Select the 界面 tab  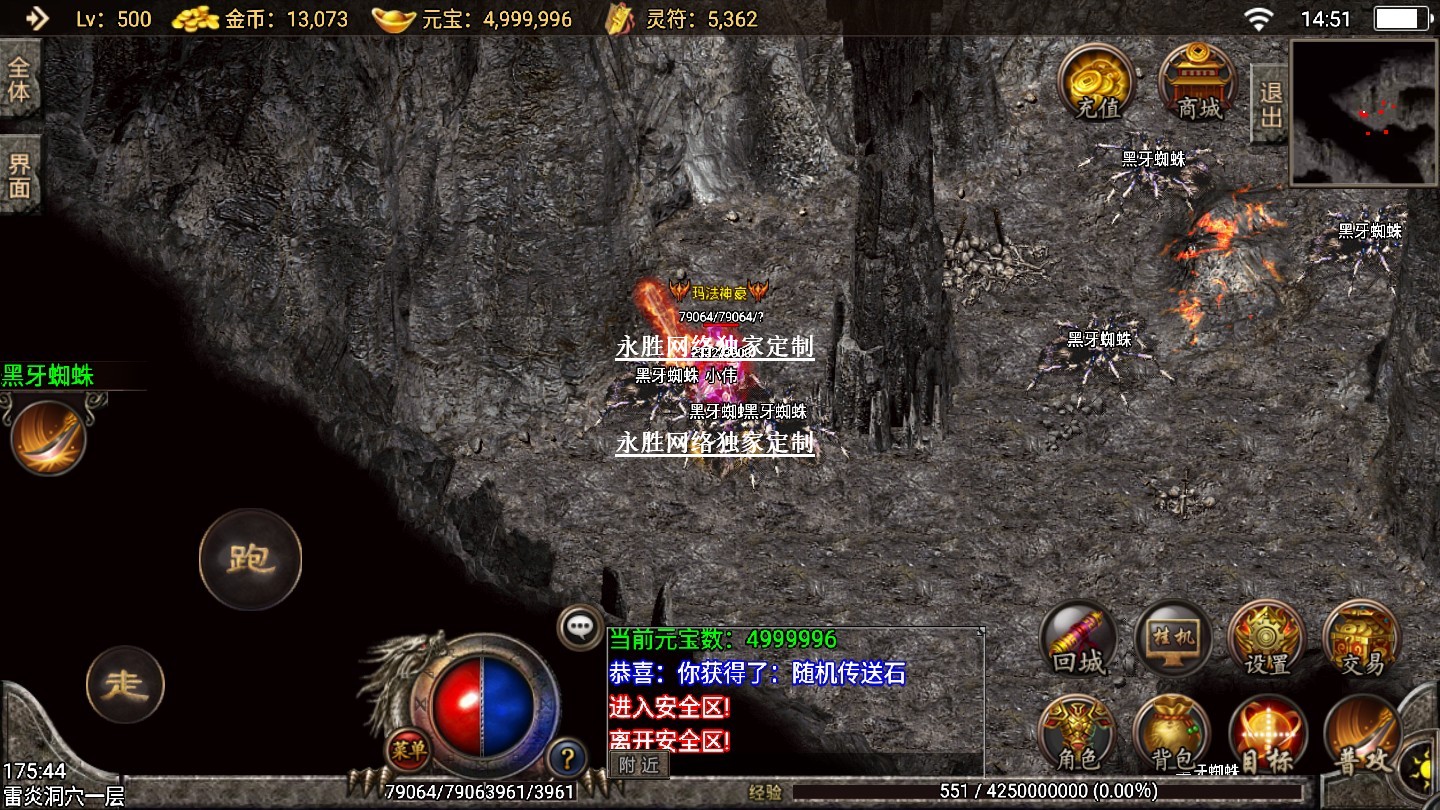pos(20,175)
